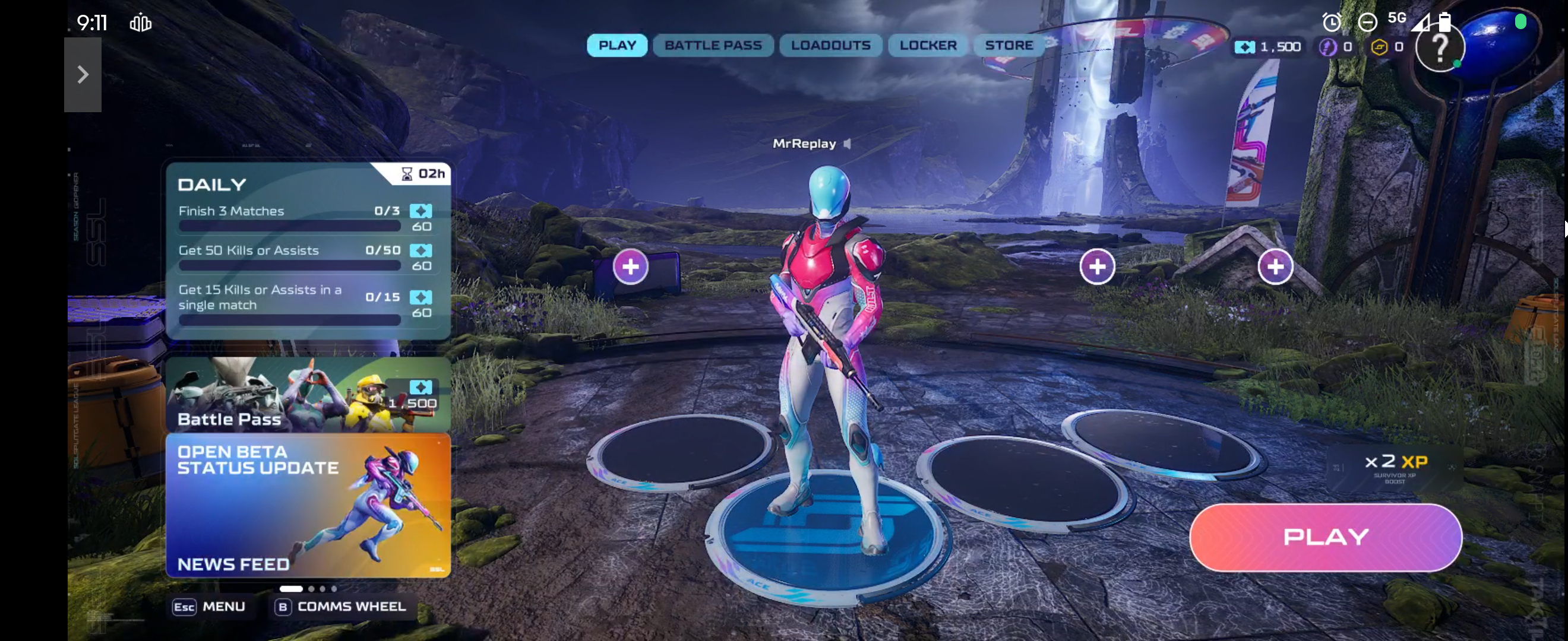Open the Menu button
The image size is (1568, 641).
[210, 607]
